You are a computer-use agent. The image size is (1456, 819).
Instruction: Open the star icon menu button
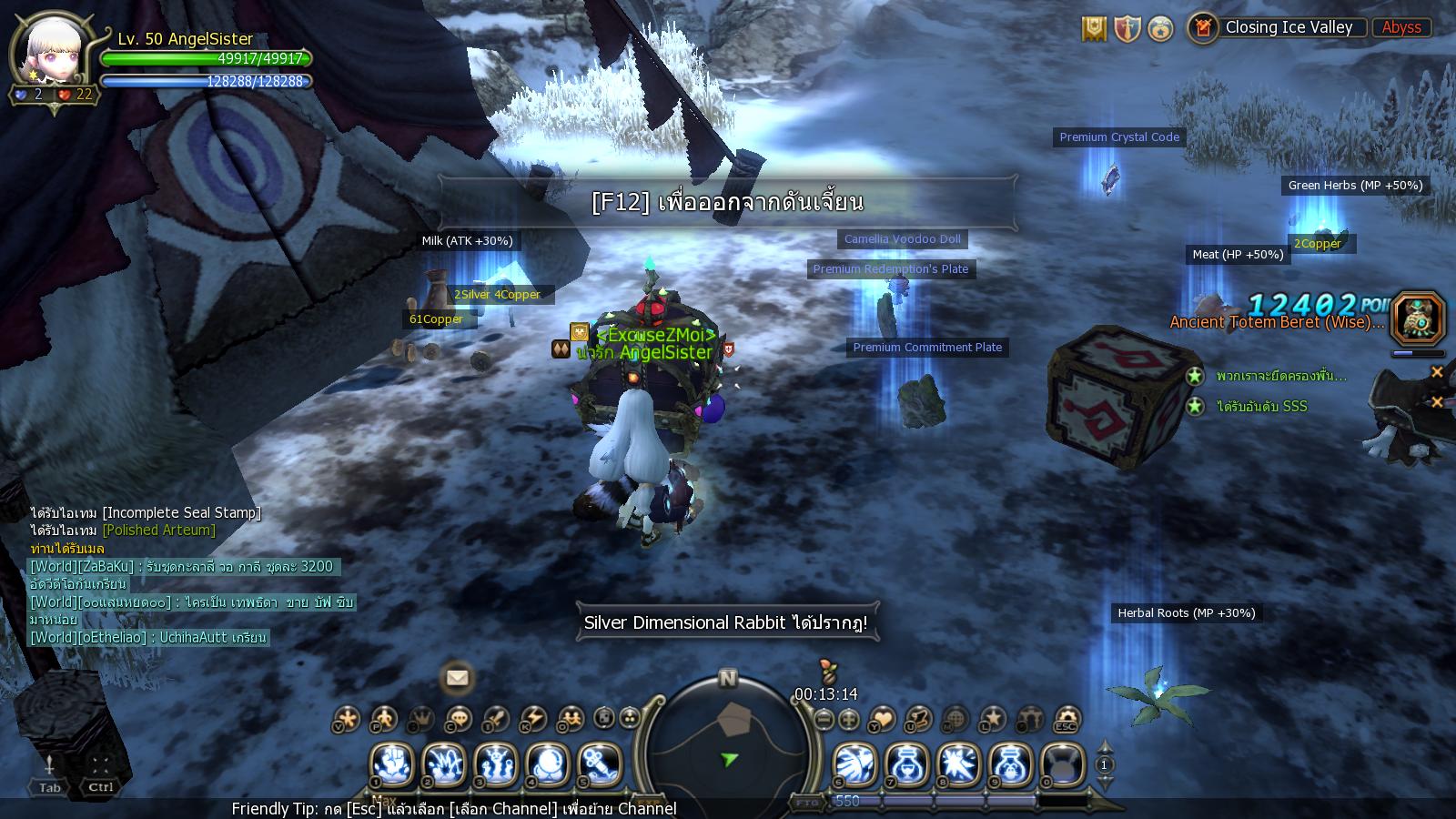tap(992, 720)
